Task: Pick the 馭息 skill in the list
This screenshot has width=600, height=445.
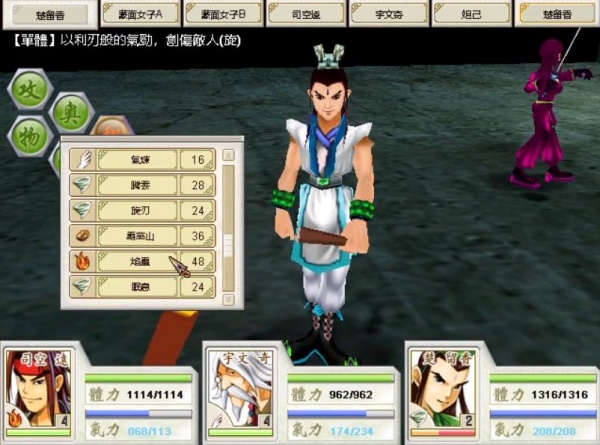Action: pos(139,287)
